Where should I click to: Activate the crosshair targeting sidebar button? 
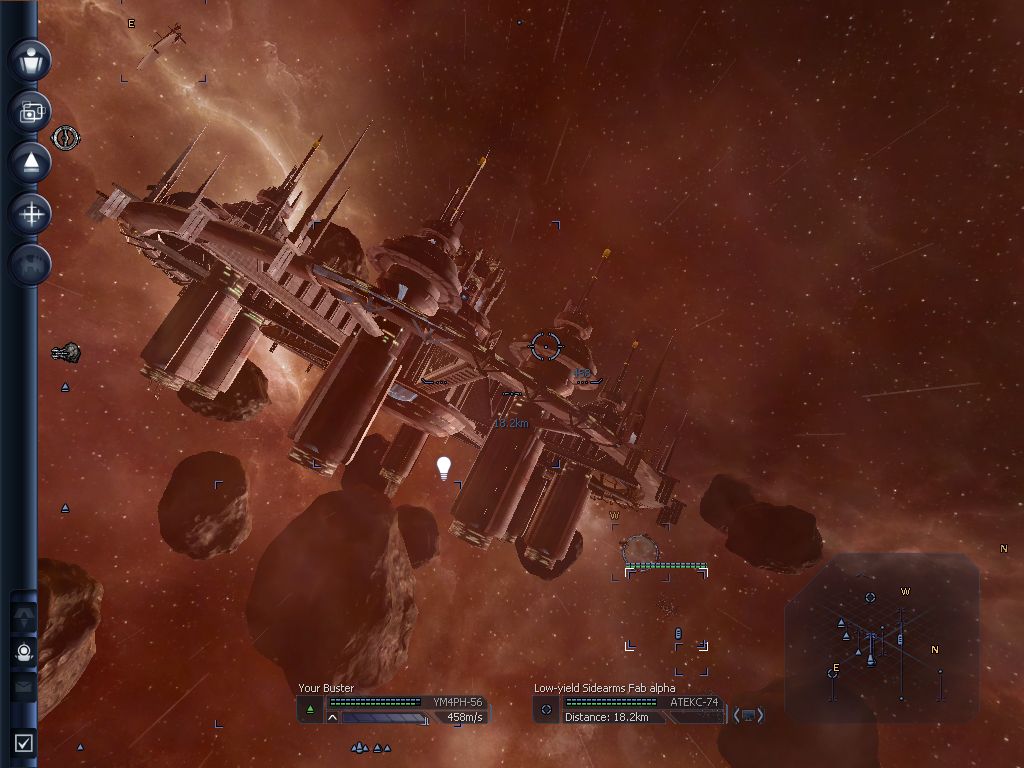pos(30,213)
